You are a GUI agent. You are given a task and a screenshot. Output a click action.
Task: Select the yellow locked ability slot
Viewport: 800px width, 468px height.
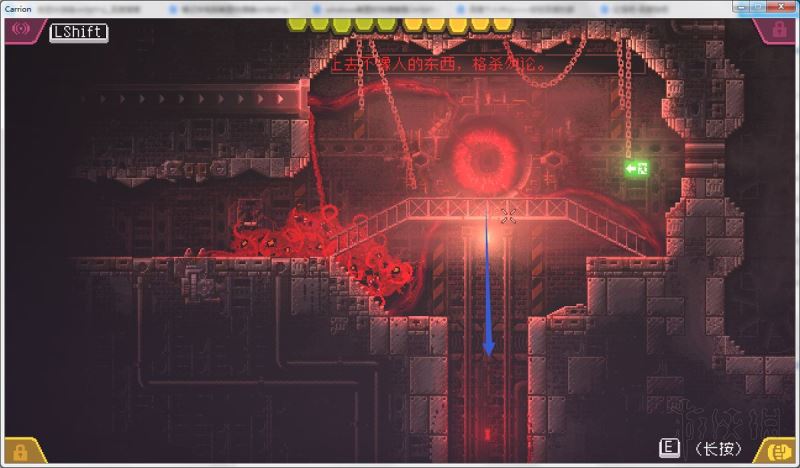tap(20, 451)
